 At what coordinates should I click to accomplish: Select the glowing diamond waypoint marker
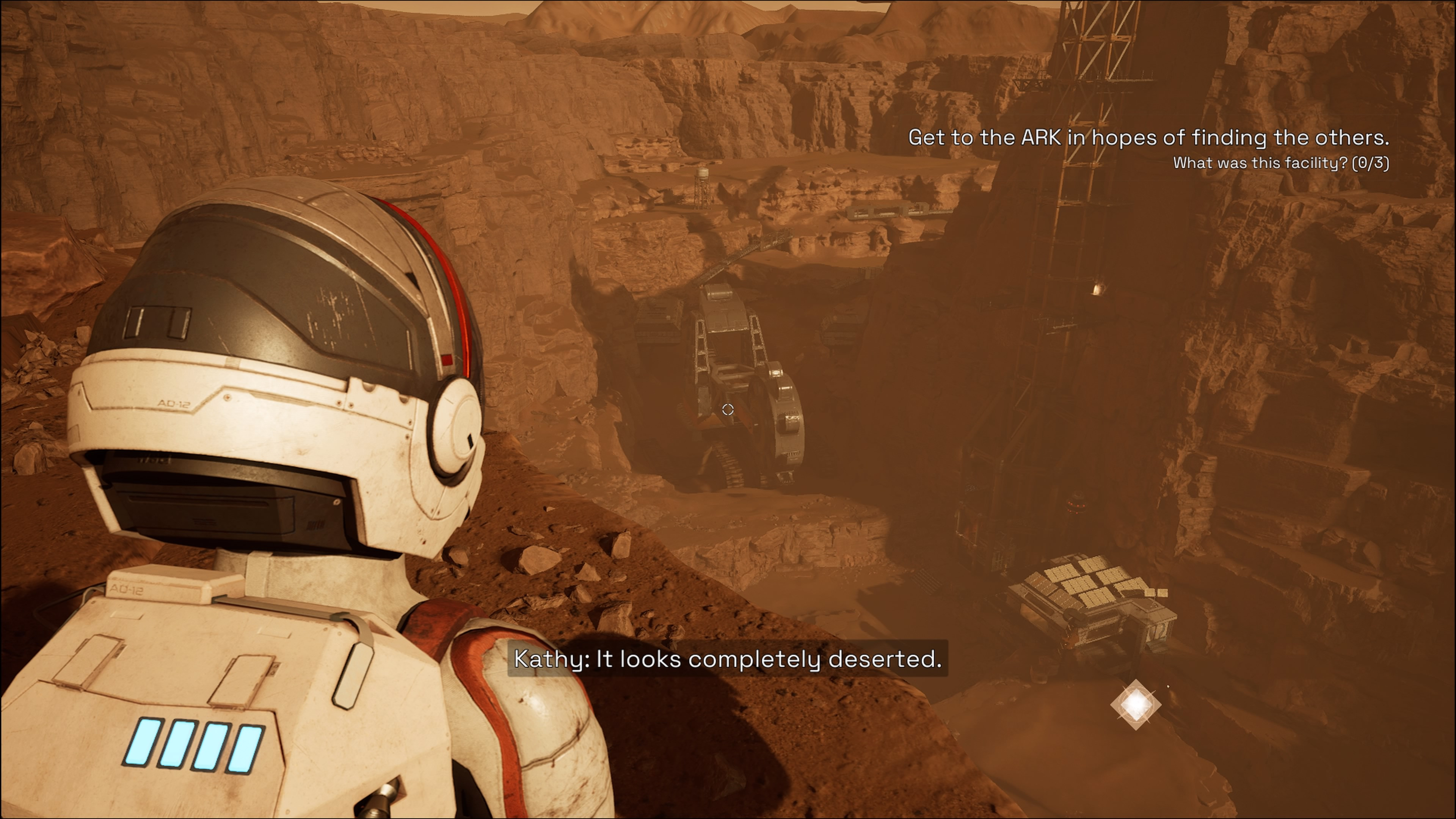pyautogui.click(x=1136, y=704)
